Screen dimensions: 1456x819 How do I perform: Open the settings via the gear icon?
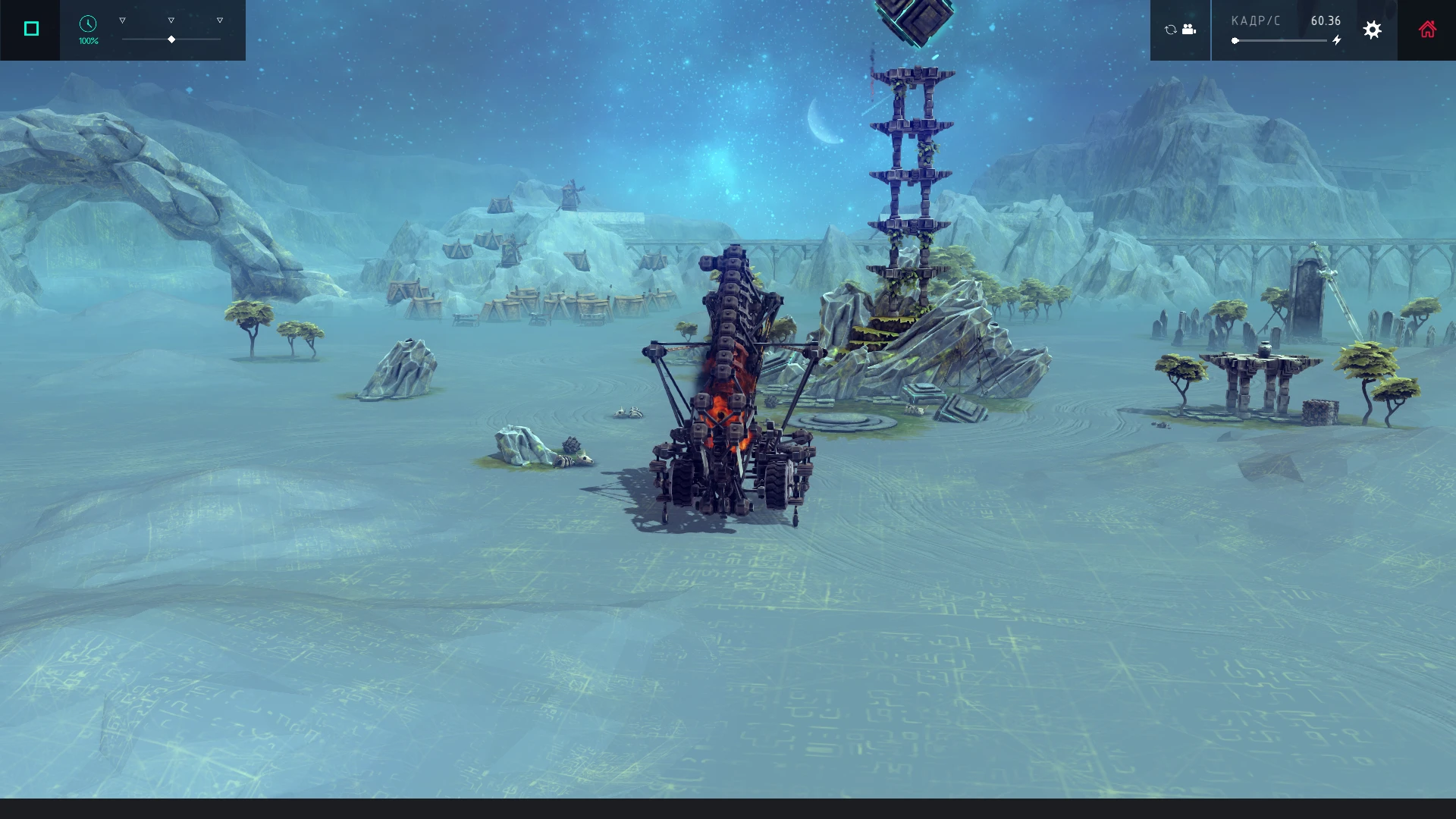(x=1373, y=30)
